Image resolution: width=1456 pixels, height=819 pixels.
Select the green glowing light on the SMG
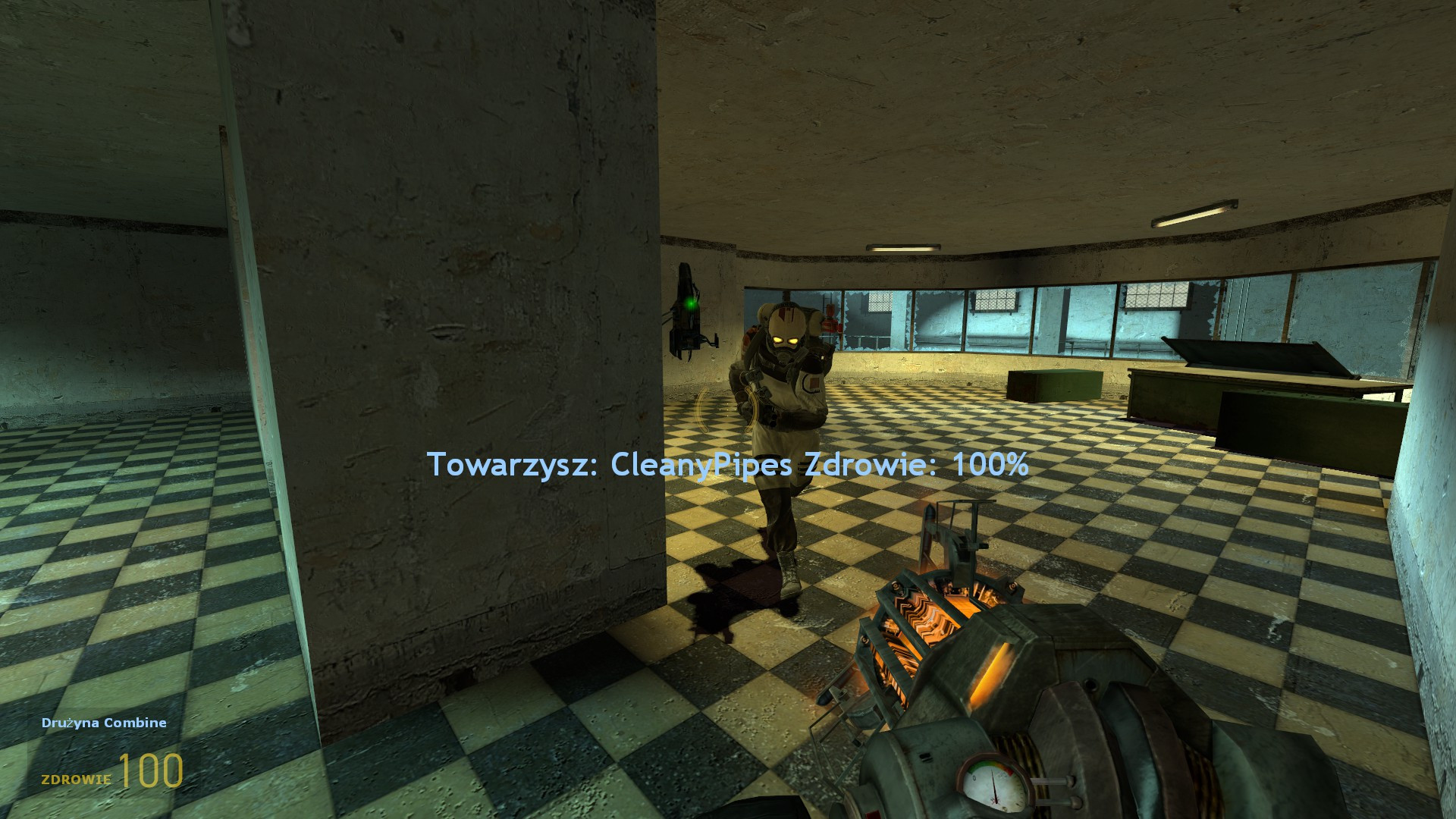tap(691, 303)
